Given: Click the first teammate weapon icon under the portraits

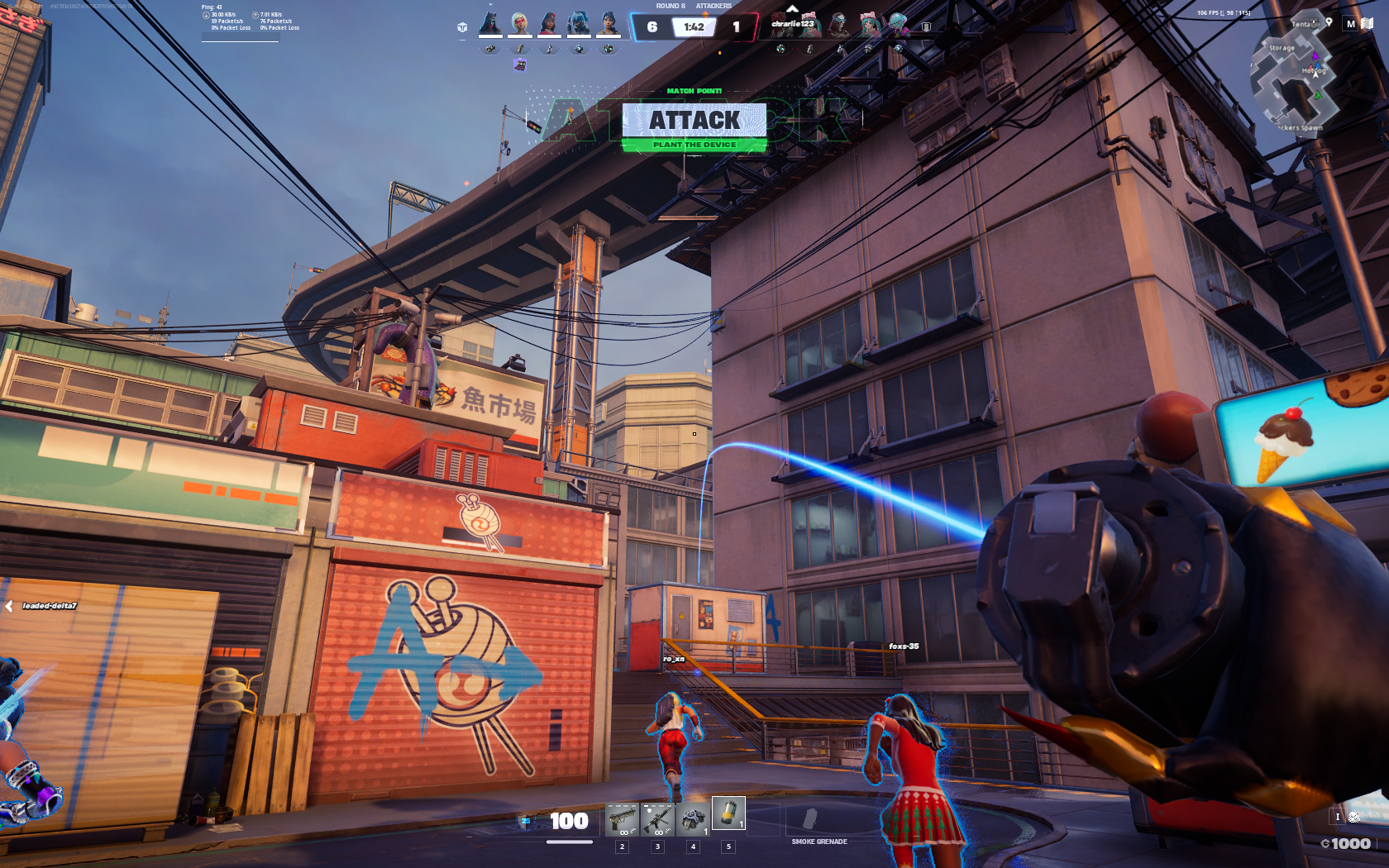Looking at the screenshot, I should point(491,48).
